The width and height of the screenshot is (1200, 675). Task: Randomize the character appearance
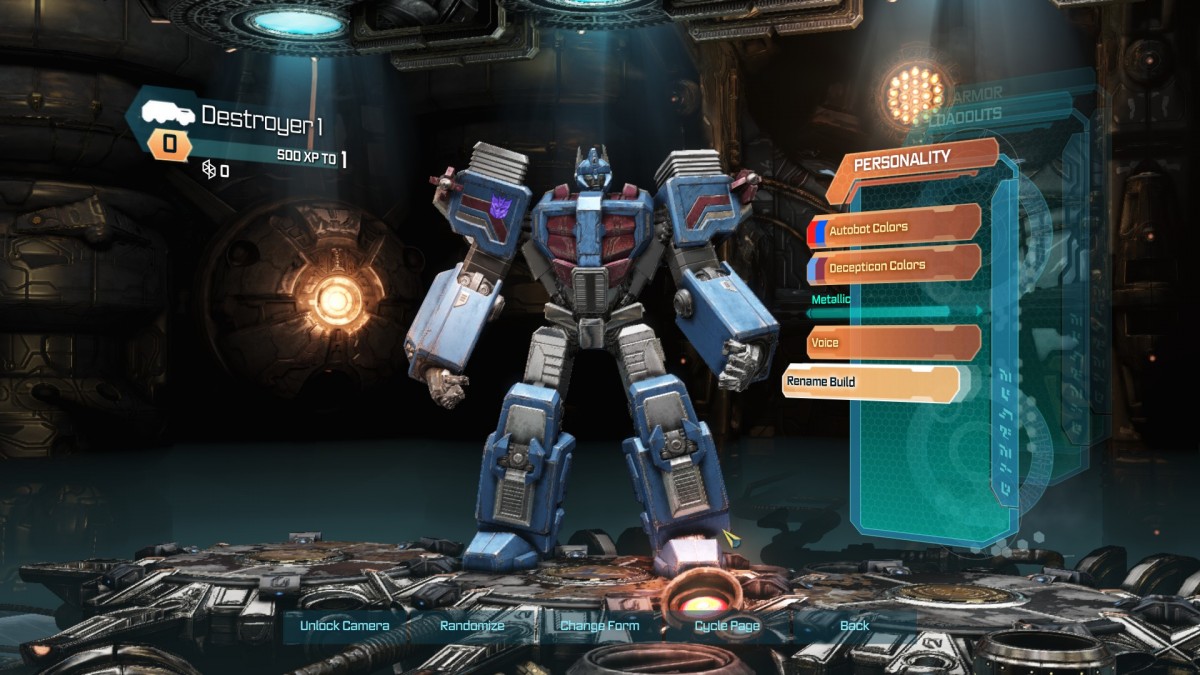pyautogui.click(x=472, y=626)
